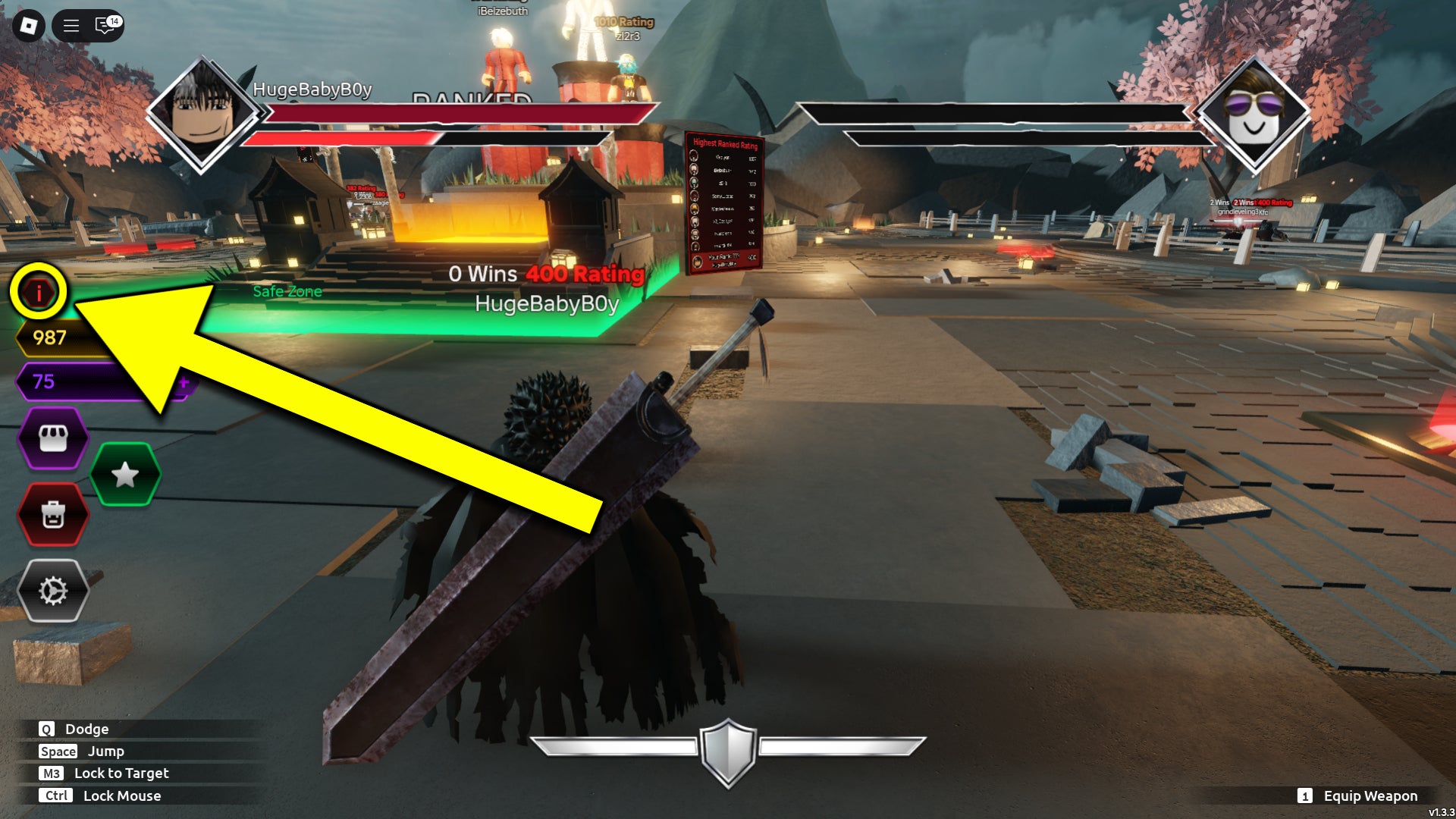The width and height of the screenshot is (1456, 819).
Task: Open the Roblox chat with 14 notifications
Action: [105, 26]
